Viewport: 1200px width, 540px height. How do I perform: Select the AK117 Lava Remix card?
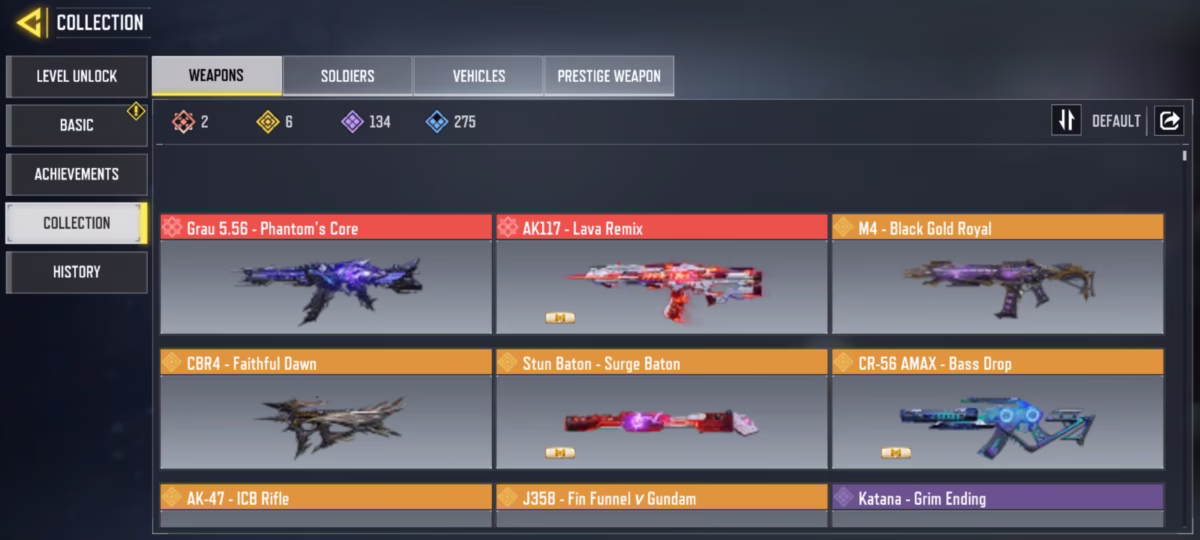click(x=662, y=274)
